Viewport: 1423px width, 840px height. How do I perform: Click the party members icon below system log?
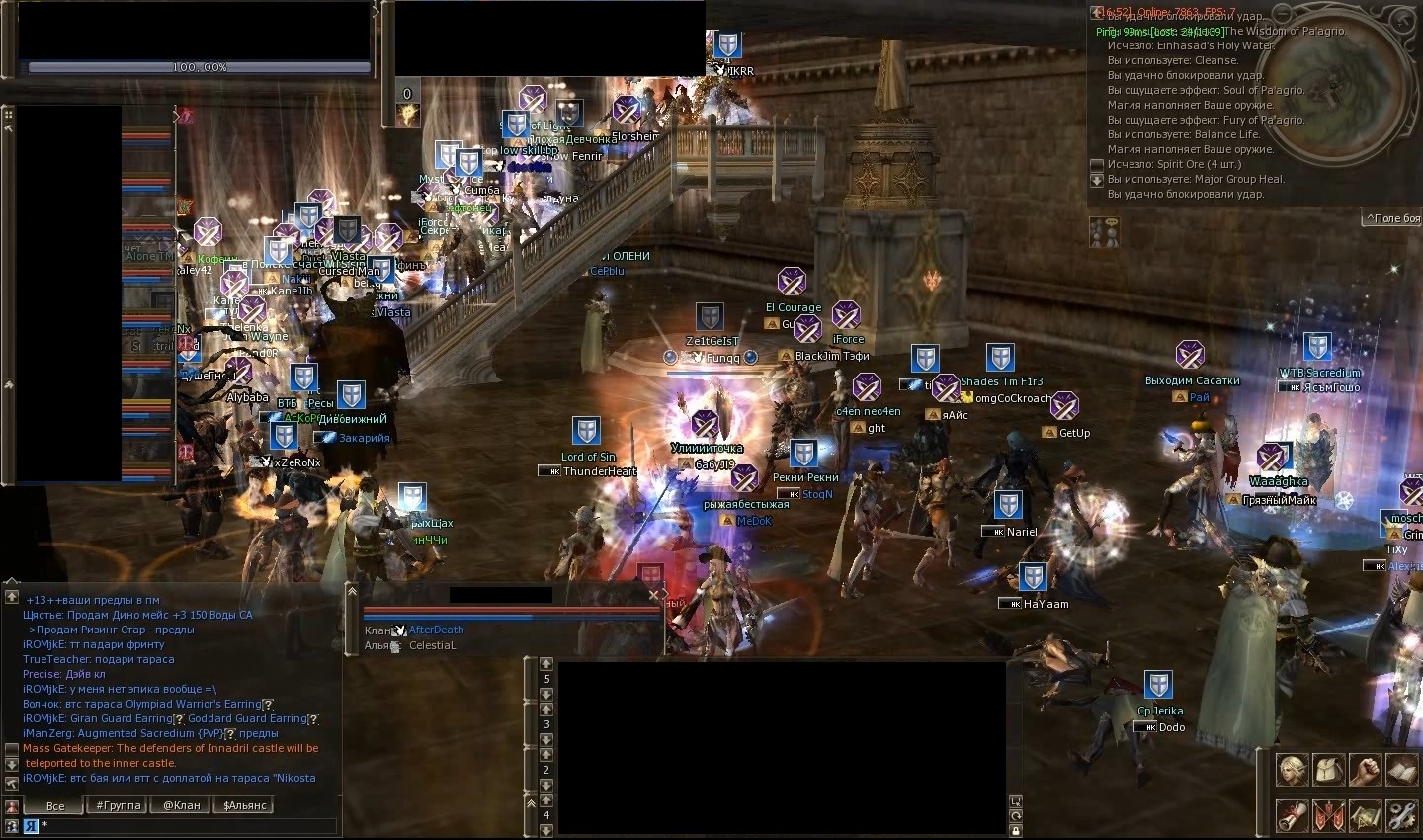point(1104,231)
